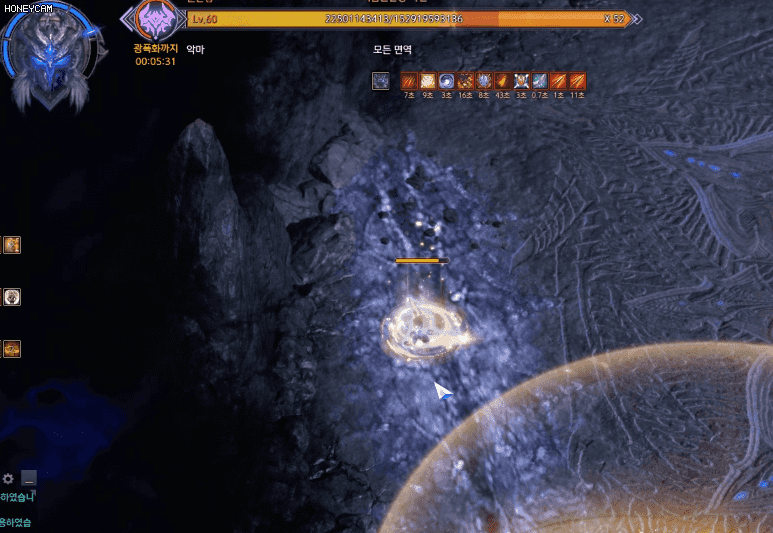This screenshot has height=533, width=773.
Task: Click the boss demon-type emblem icon
Action: pyautogui.click(x=155, y=19)
